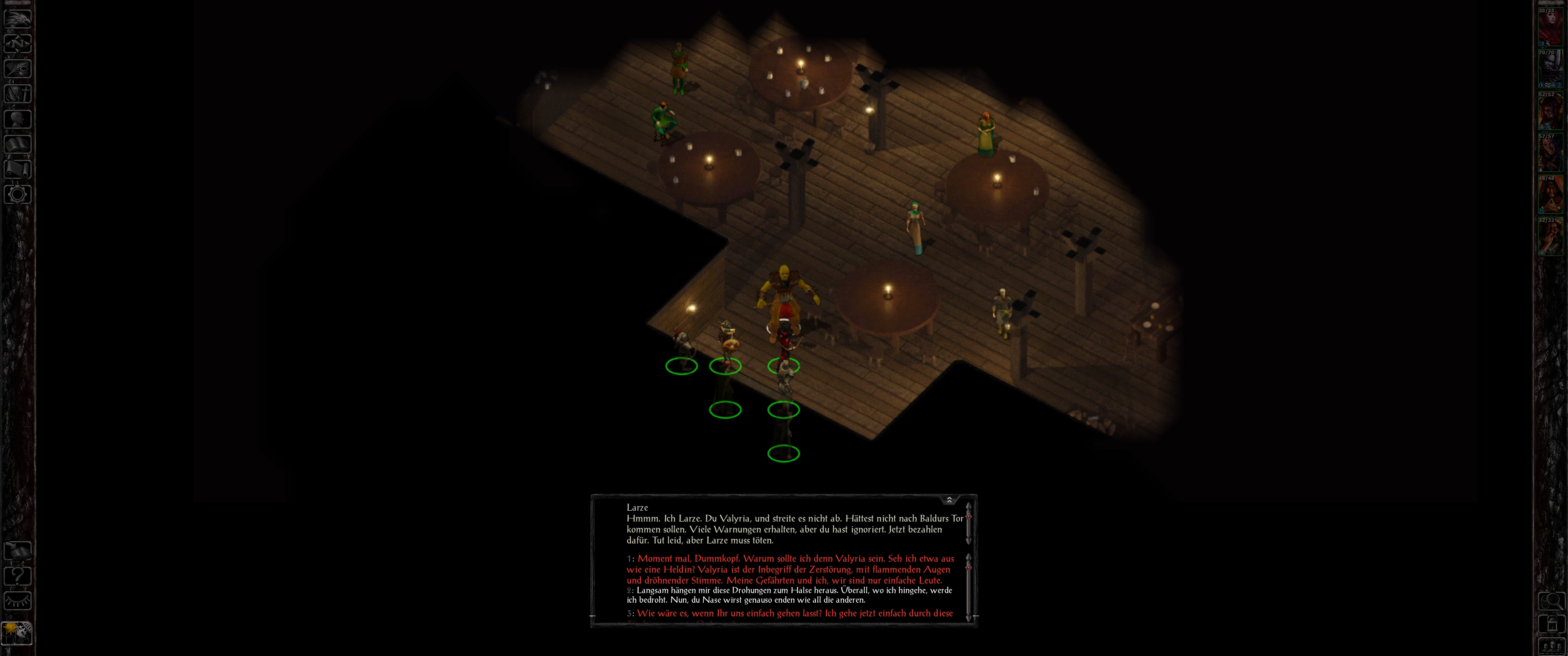
Task: Select the portrait showing 70/70 hit points
Action: click(x=1550, y=69)
